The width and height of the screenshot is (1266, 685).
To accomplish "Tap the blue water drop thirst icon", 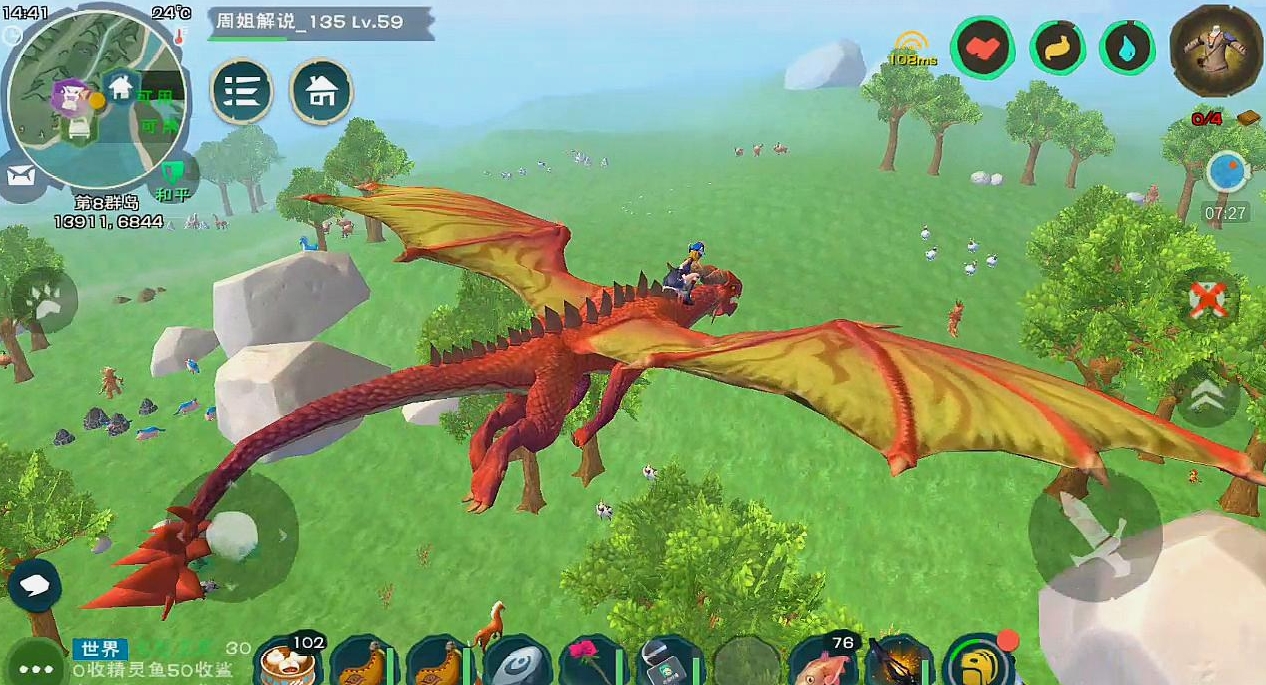I will pyautogui.click(x=1128, y=46).
